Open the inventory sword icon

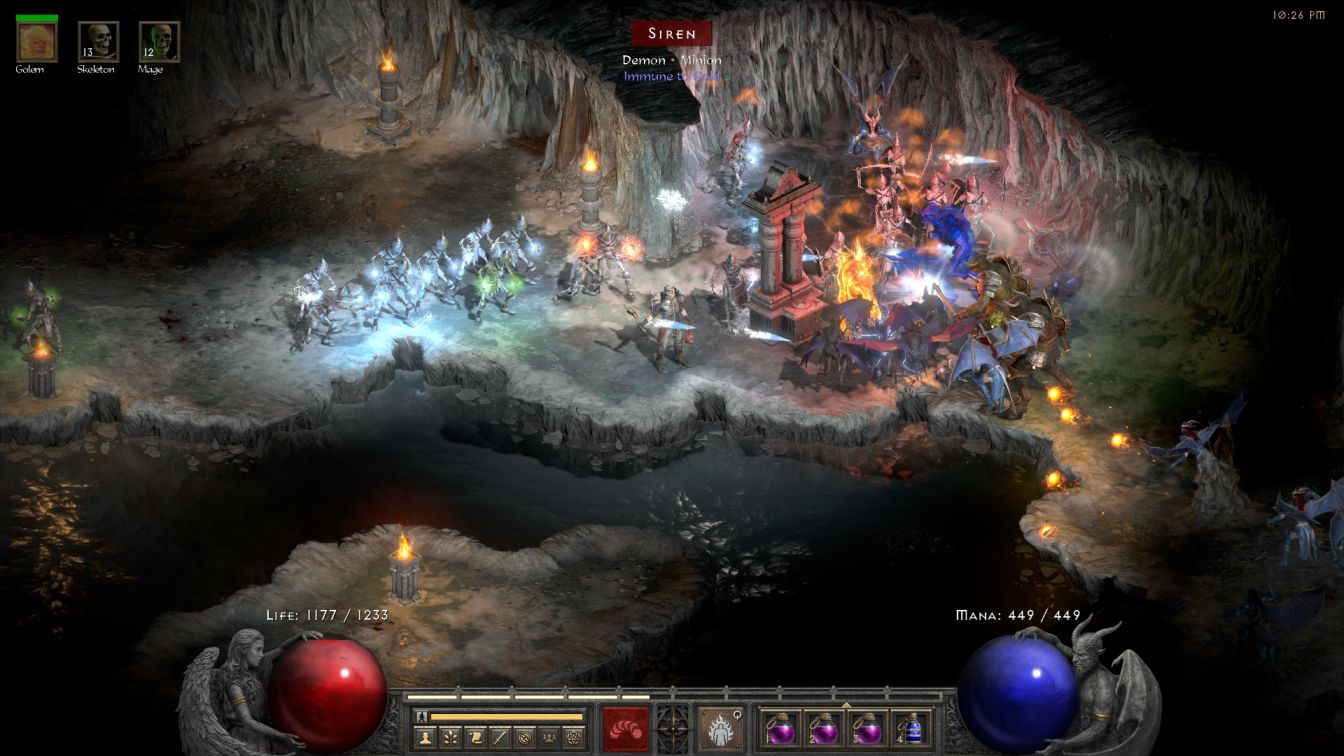click(502, 737)
